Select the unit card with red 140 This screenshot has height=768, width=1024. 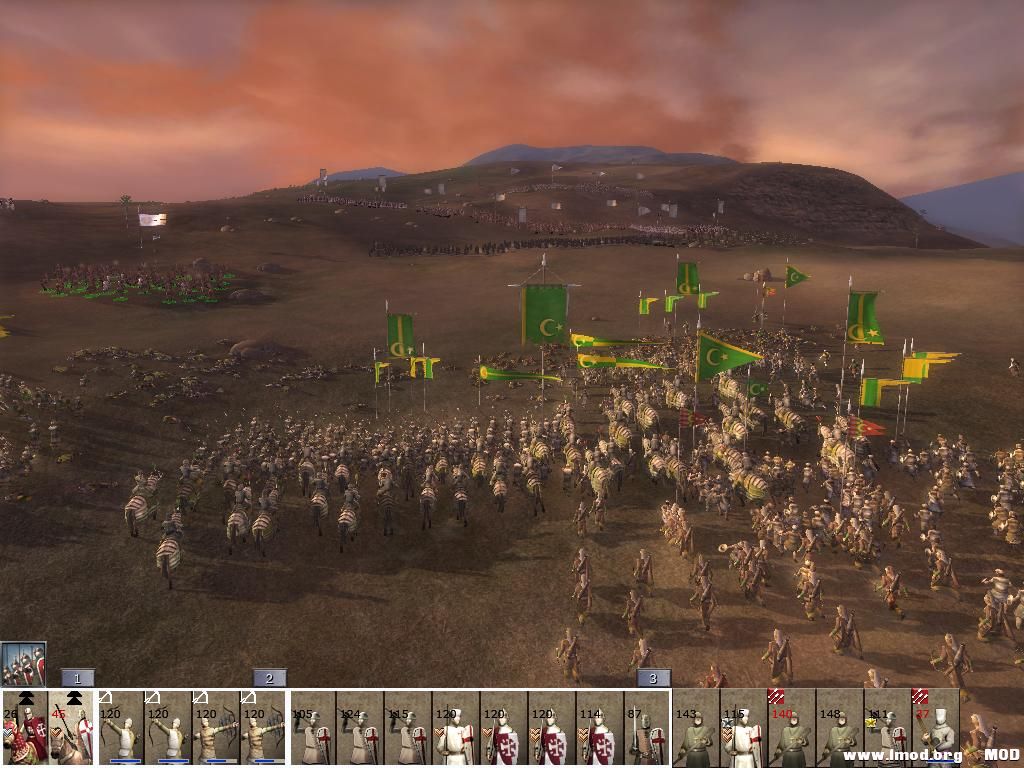[x=792, y=728]
